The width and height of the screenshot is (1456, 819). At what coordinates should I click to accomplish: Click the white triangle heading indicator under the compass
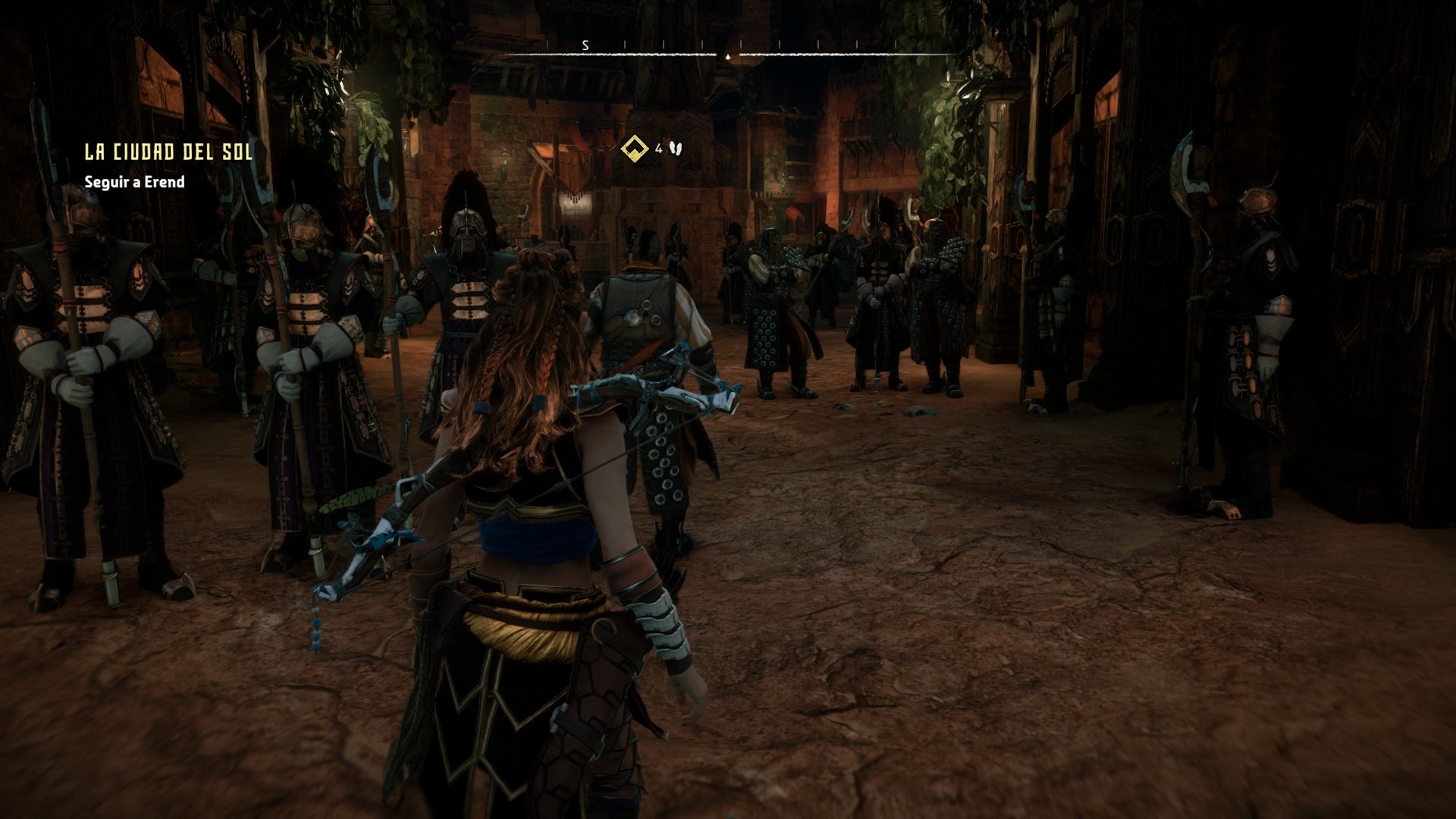click(726, 56)
